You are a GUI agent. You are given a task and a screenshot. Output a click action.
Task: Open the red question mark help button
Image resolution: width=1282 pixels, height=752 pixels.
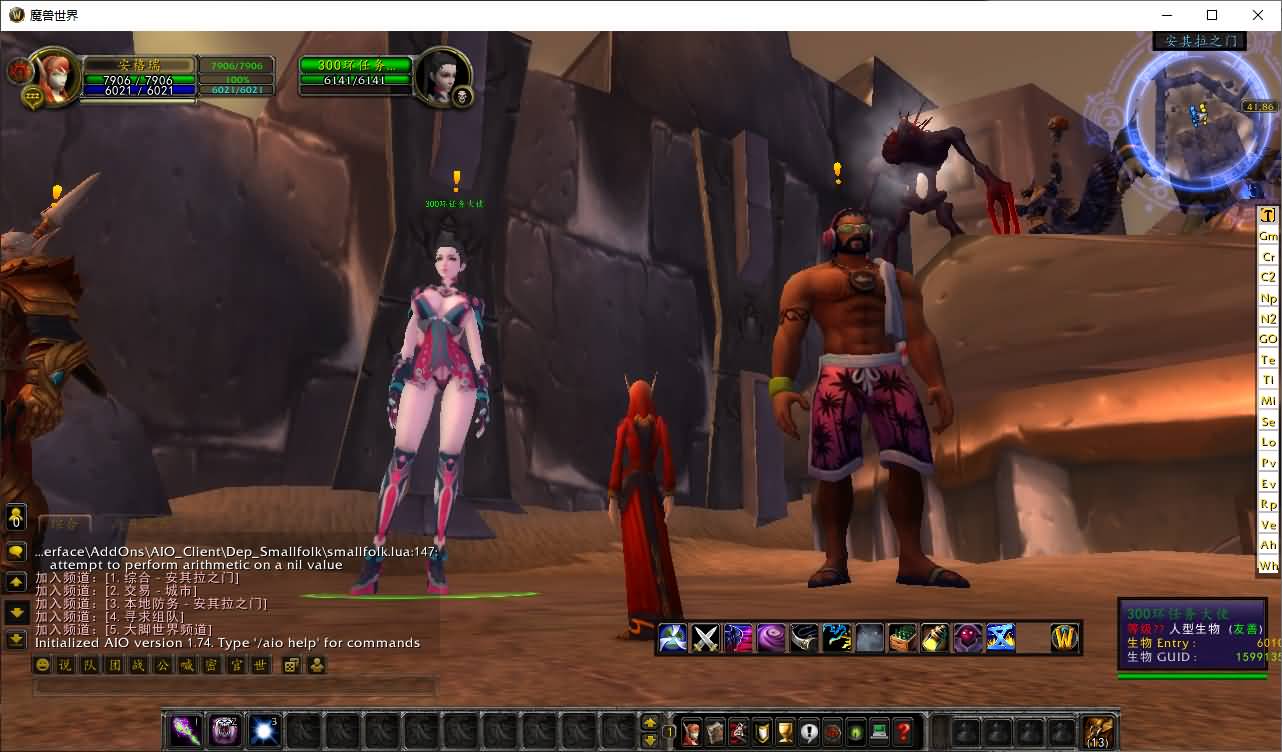(903, 731)
